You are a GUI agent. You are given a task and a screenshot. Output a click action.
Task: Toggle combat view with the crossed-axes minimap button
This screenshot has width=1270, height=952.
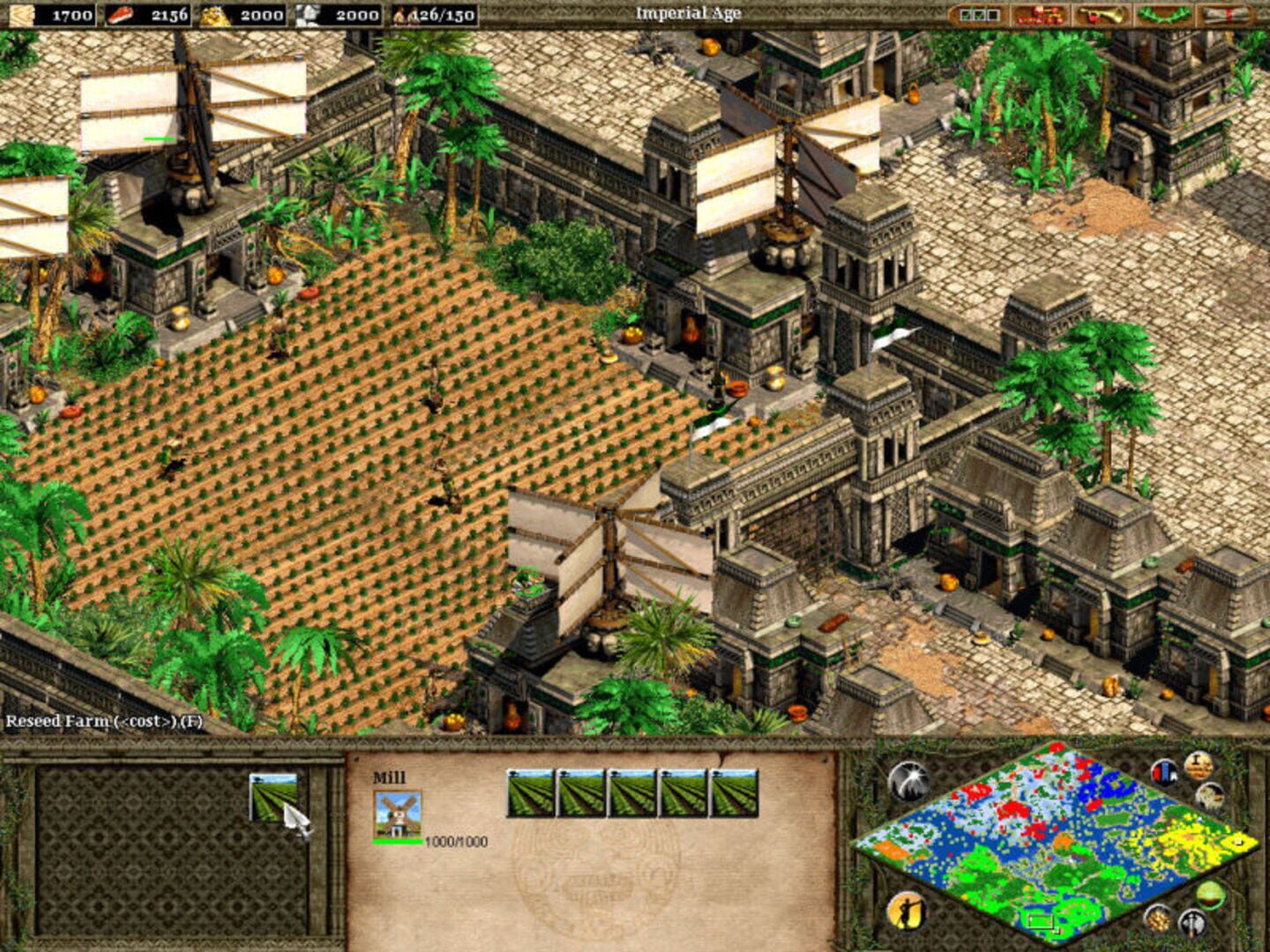tap(1192, 922)
